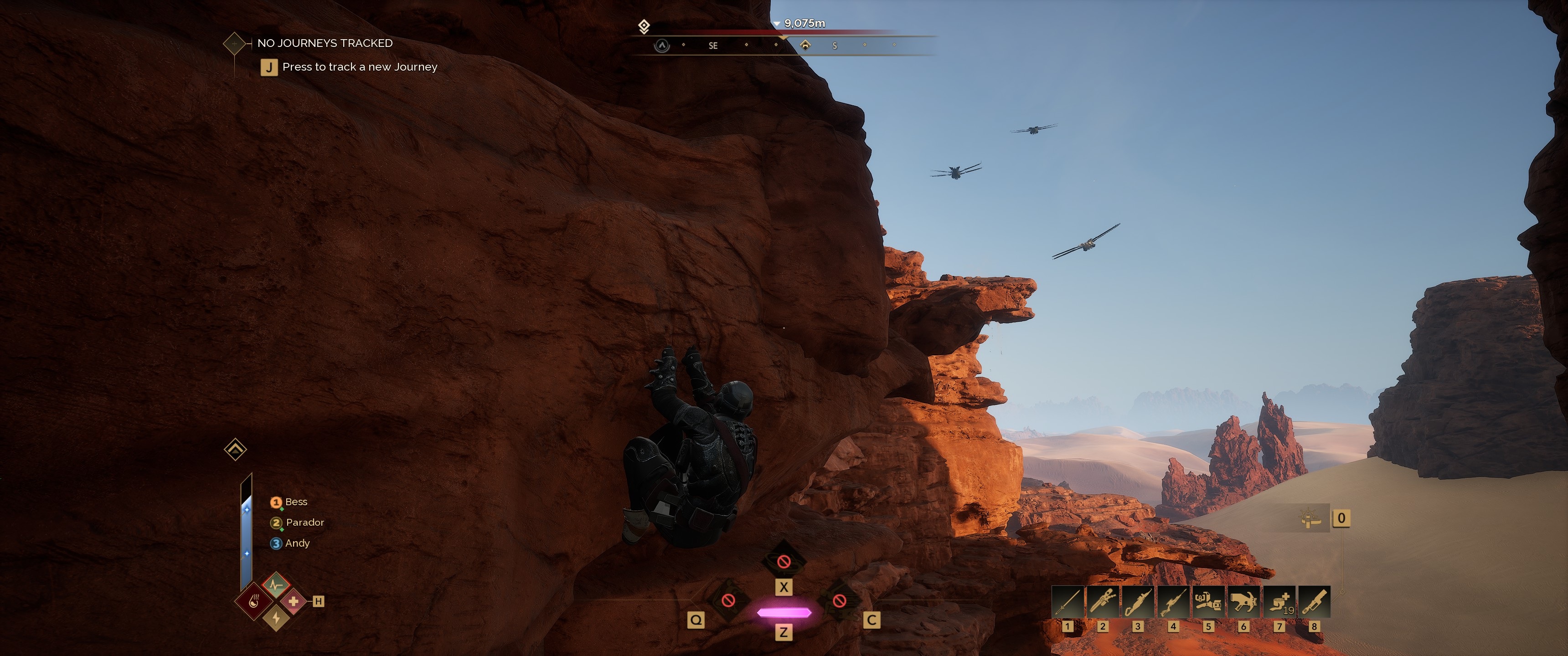The height and width of the screenshot is (656, 1568).
Task: Select the sword in hotbar slot 1
Action: (x=1067, y=602)
